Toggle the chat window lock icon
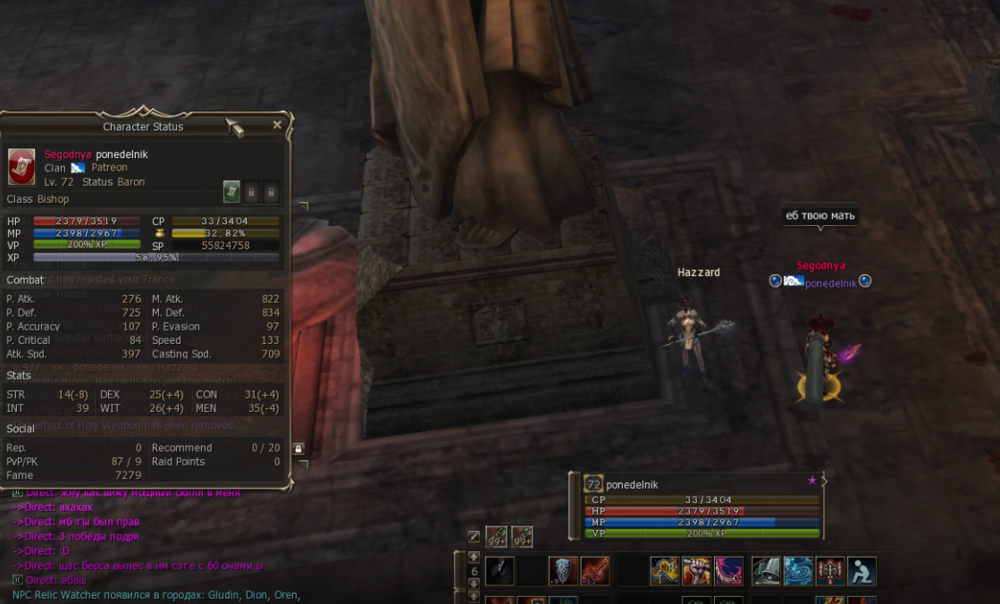Screen dimensions: 1000x604 (x=298, y=449)
